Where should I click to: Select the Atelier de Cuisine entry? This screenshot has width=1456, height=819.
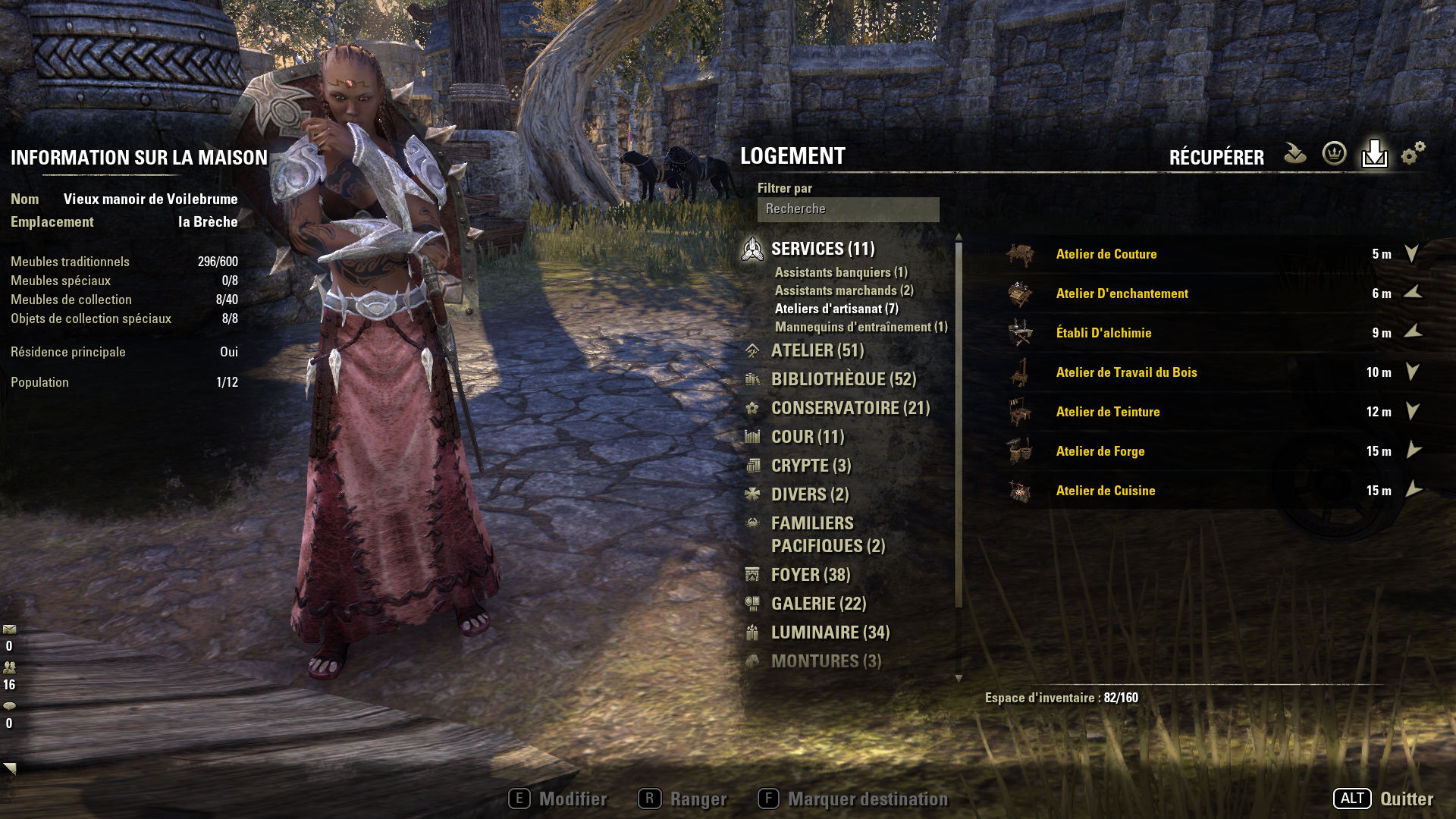(x=1105, y=491)
